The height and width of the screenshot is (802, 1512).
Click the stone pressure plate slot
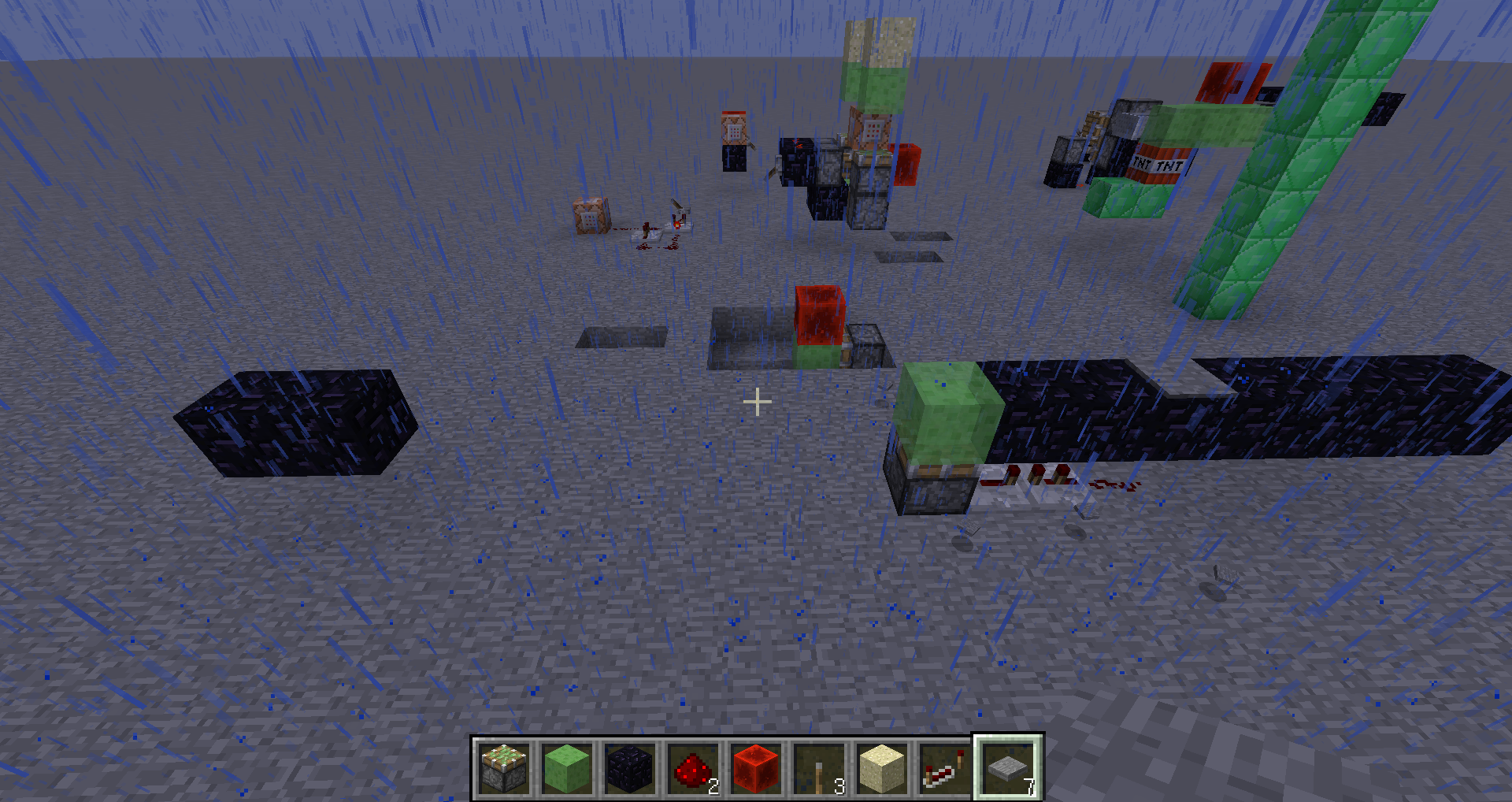(x=1008, y=768)
